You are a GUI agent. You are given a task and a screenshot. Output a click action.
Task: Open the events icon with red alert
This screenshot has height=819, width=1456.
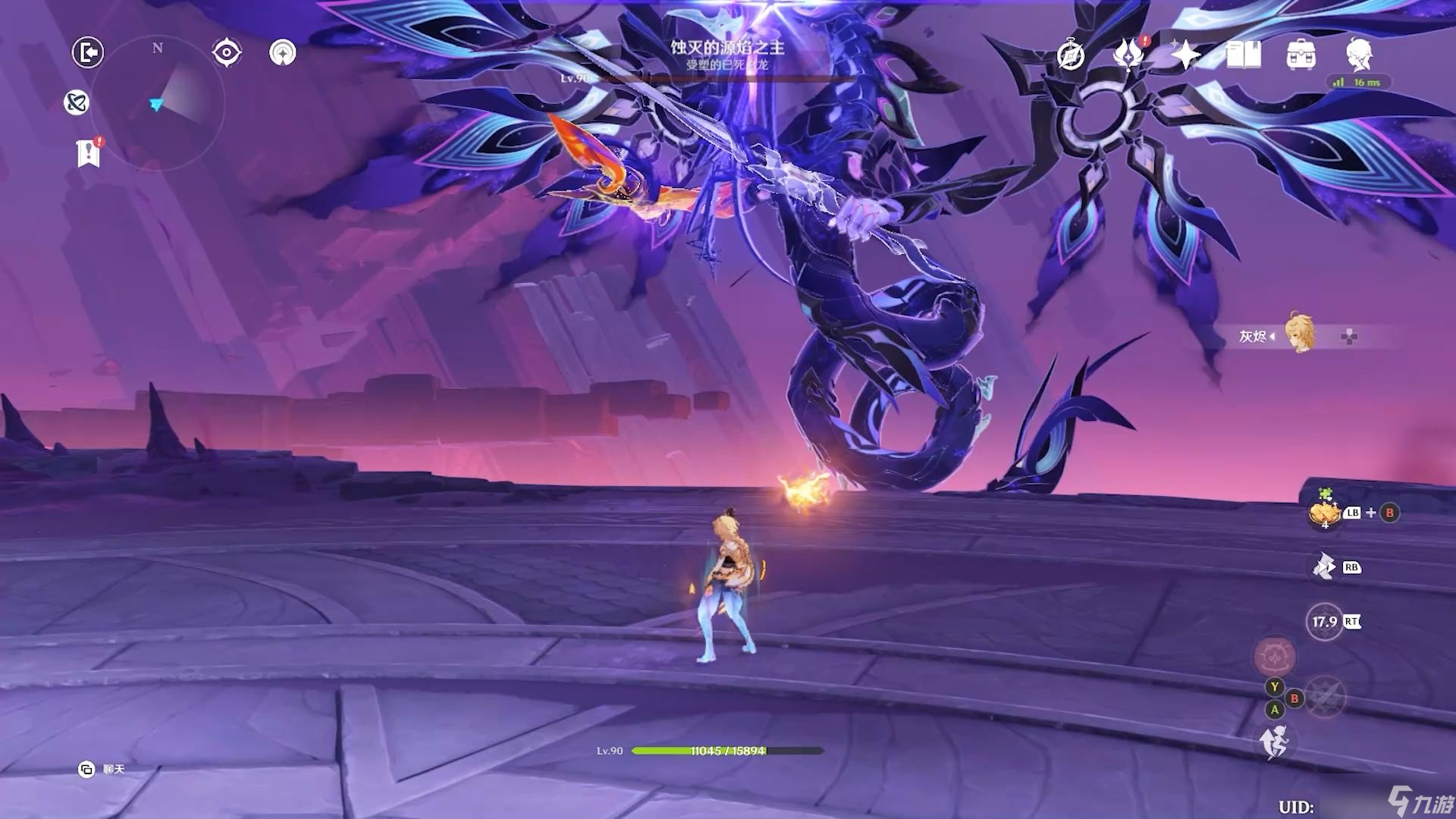click(1128, 55)
